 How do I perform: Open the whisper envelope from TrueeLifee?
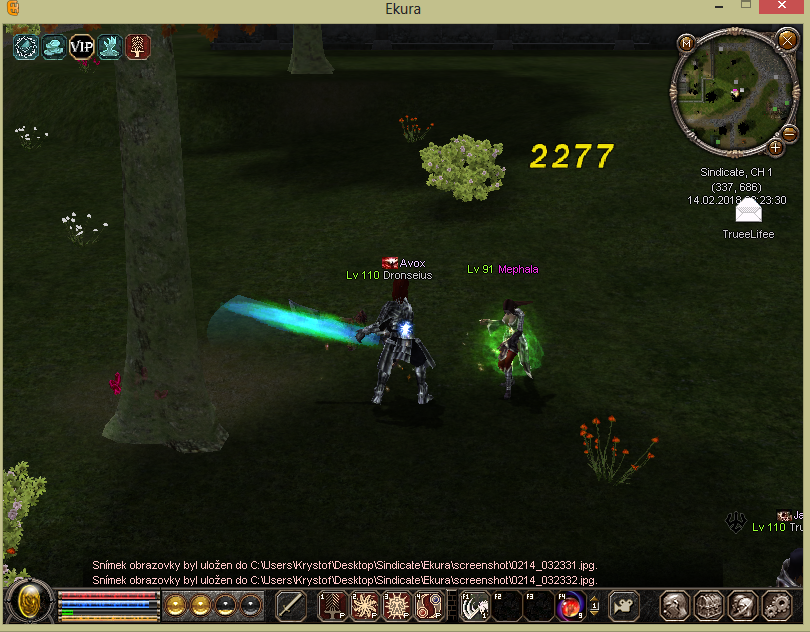point(748,212)
